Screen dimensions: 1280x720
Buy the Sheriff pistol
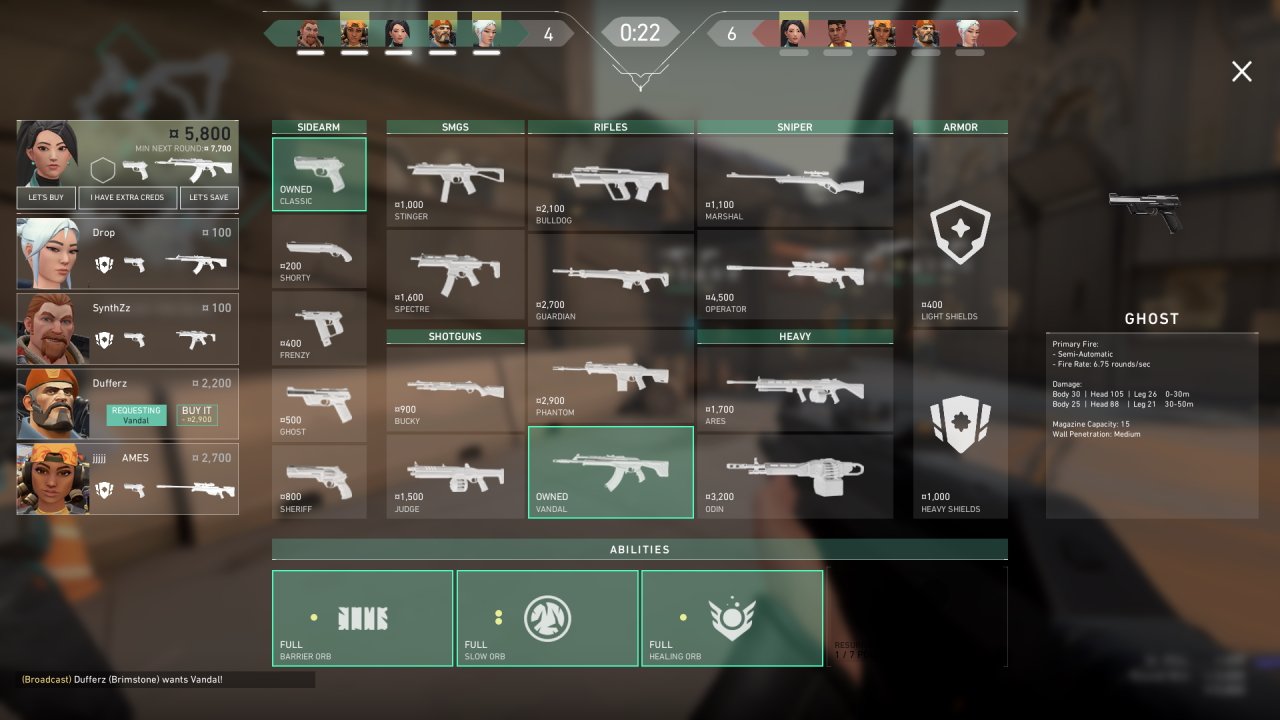tap(319, 482)
